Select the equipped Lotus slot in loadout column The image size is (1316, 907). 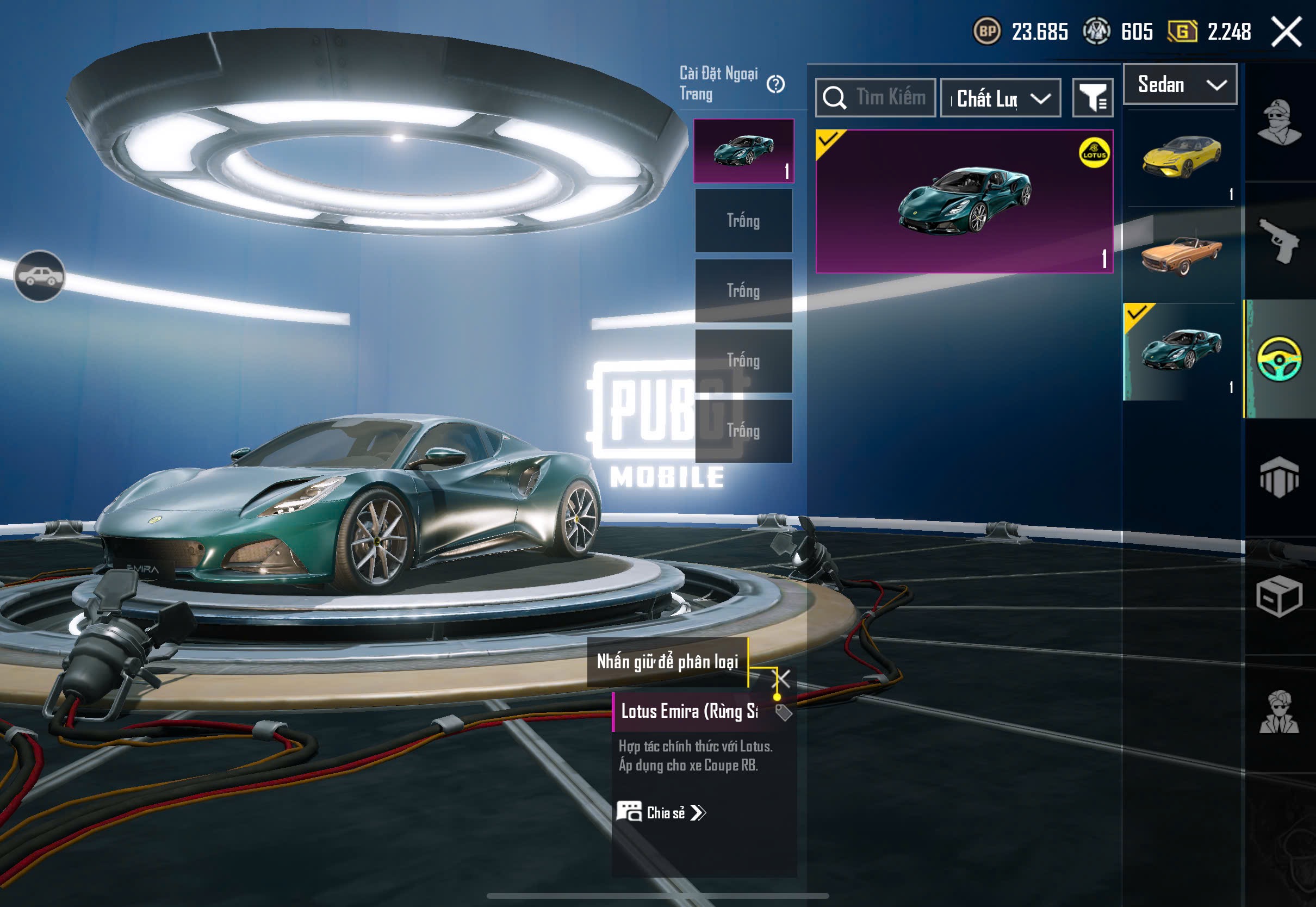[x=743, y=151]
